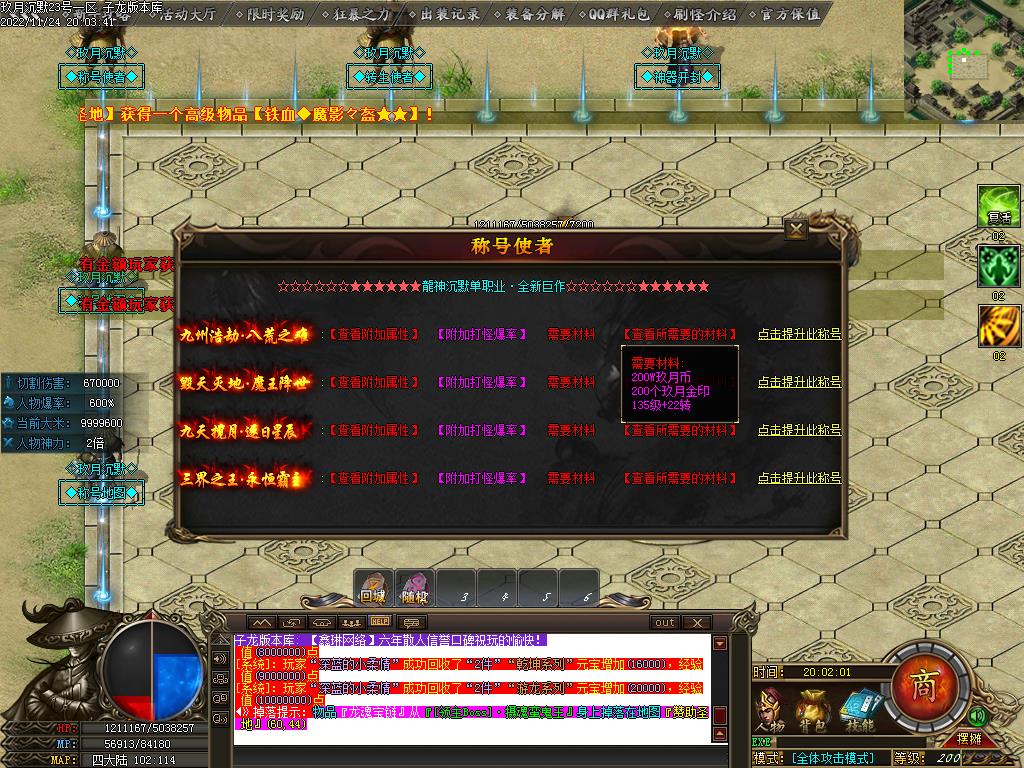Open the round 商 shop button
This screenshot has width=1024, height=768.
[922, 684]
